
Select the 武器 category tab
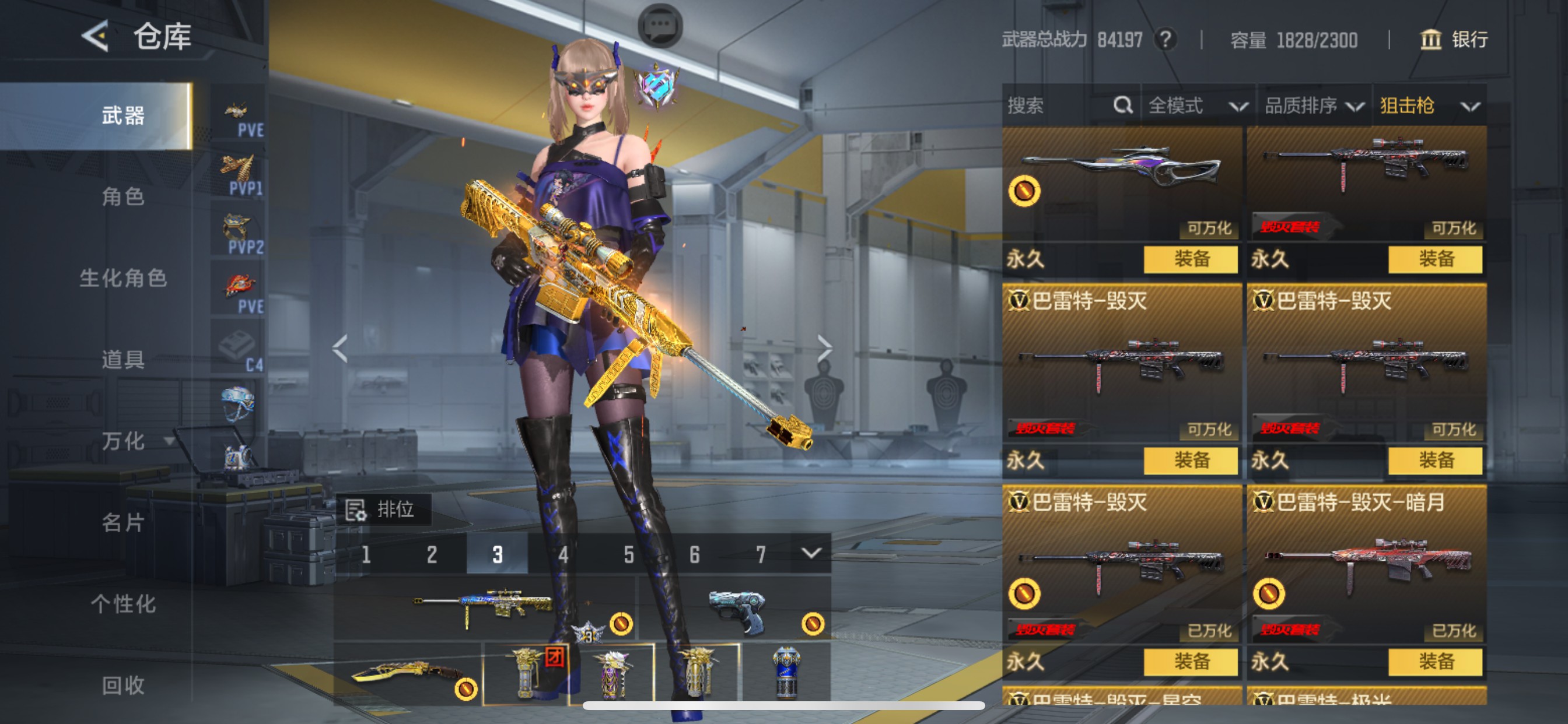click(x=123, y=115)
